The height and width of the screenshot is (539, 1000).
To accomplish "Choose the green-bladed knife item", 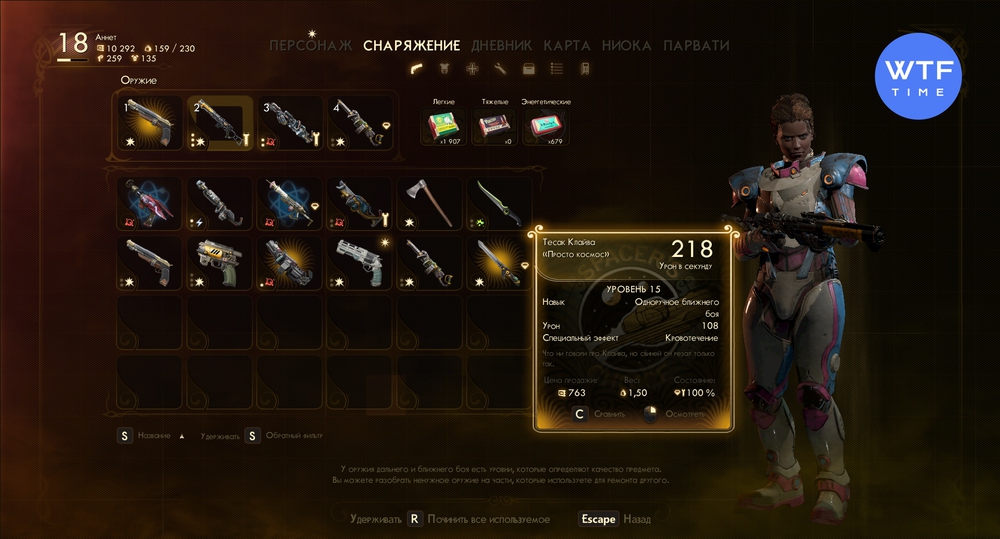I will (x=498, y=201).
